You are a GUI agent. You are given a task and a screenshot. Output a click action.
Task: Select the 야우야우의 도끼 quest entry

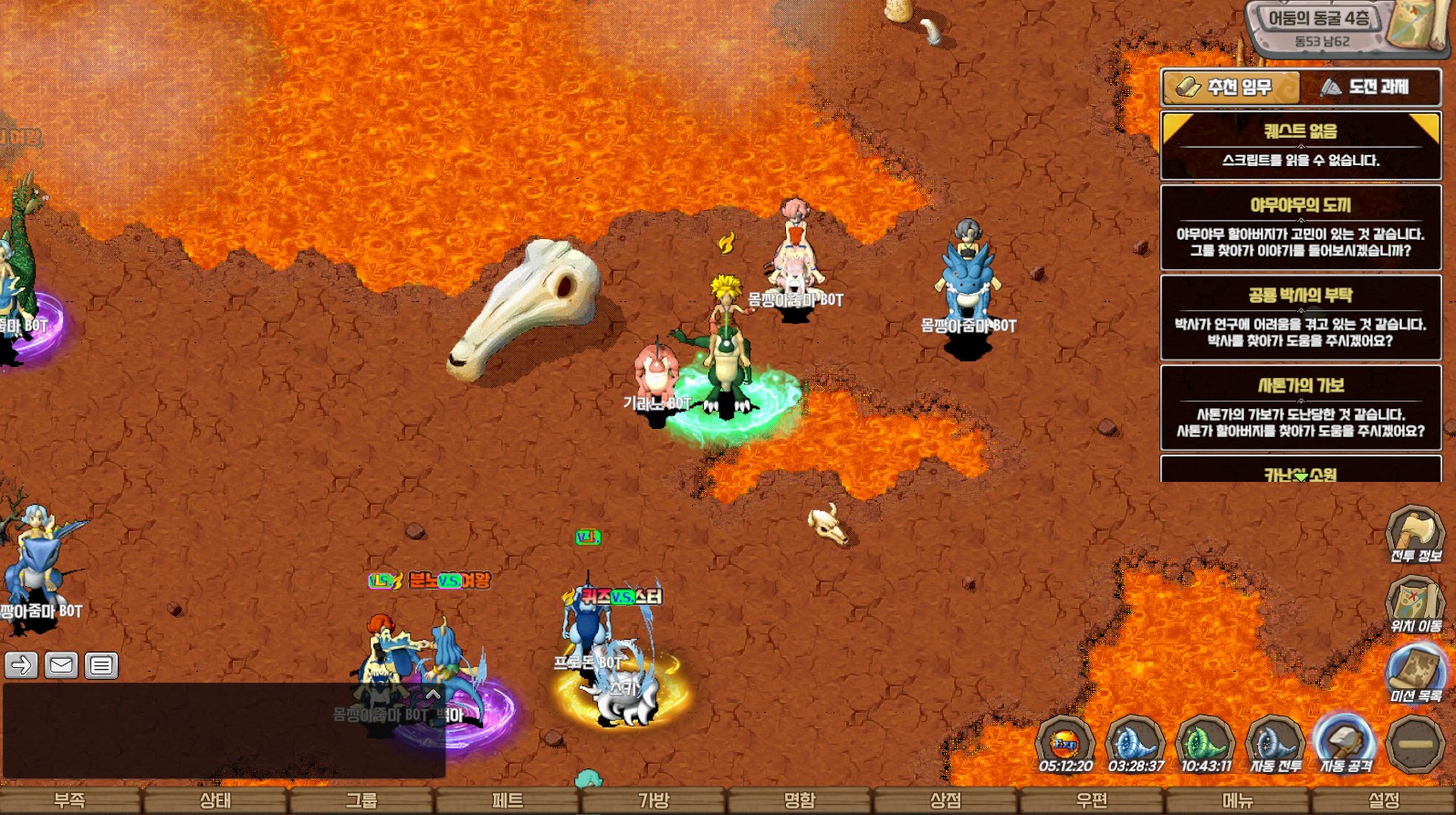[1300, 227]
